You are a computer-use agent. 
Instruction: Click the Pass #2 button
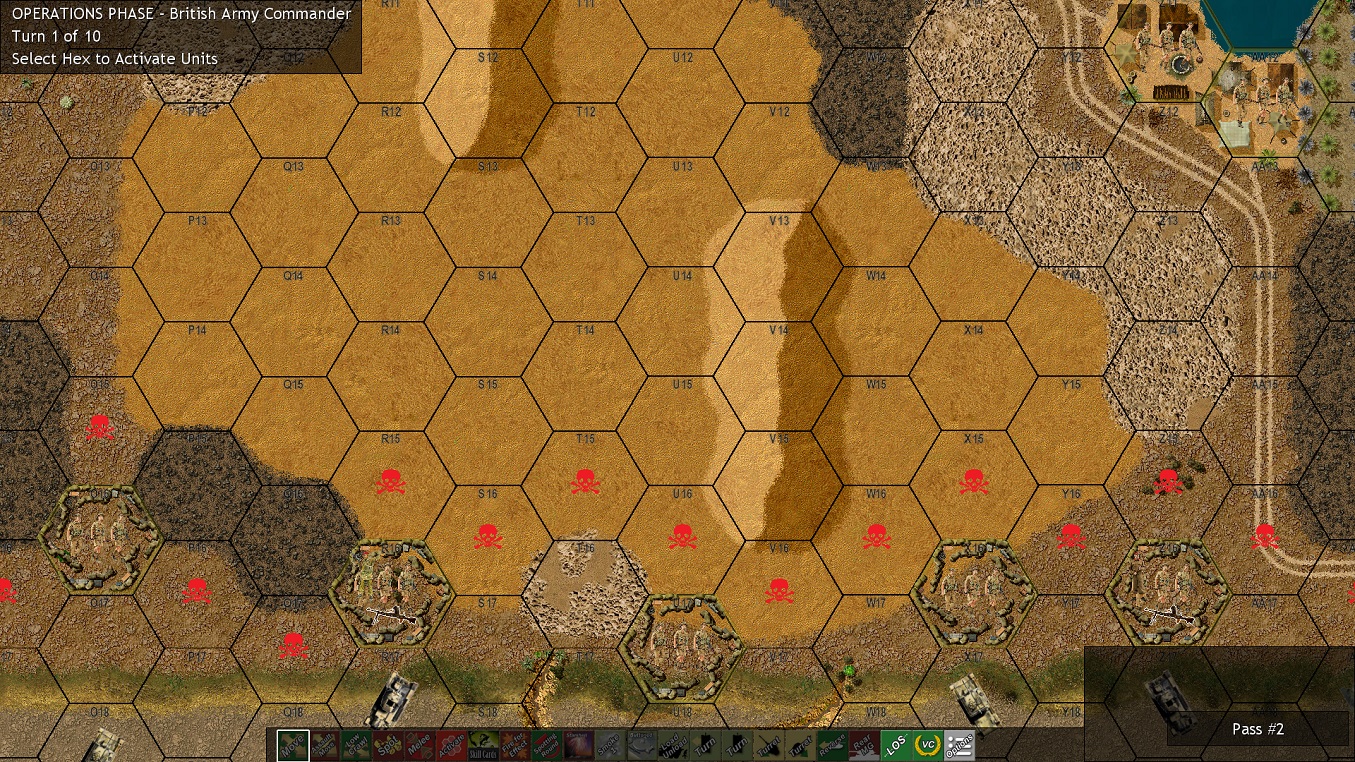(x=1257, y=729)
